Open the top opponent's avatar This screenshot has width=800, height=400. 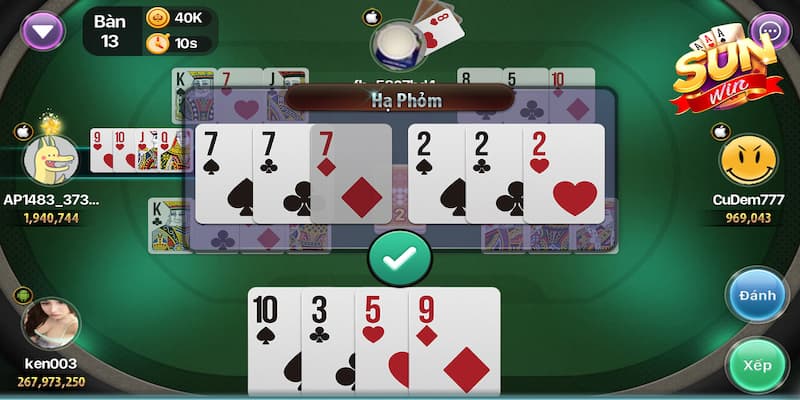click(399, 42)
